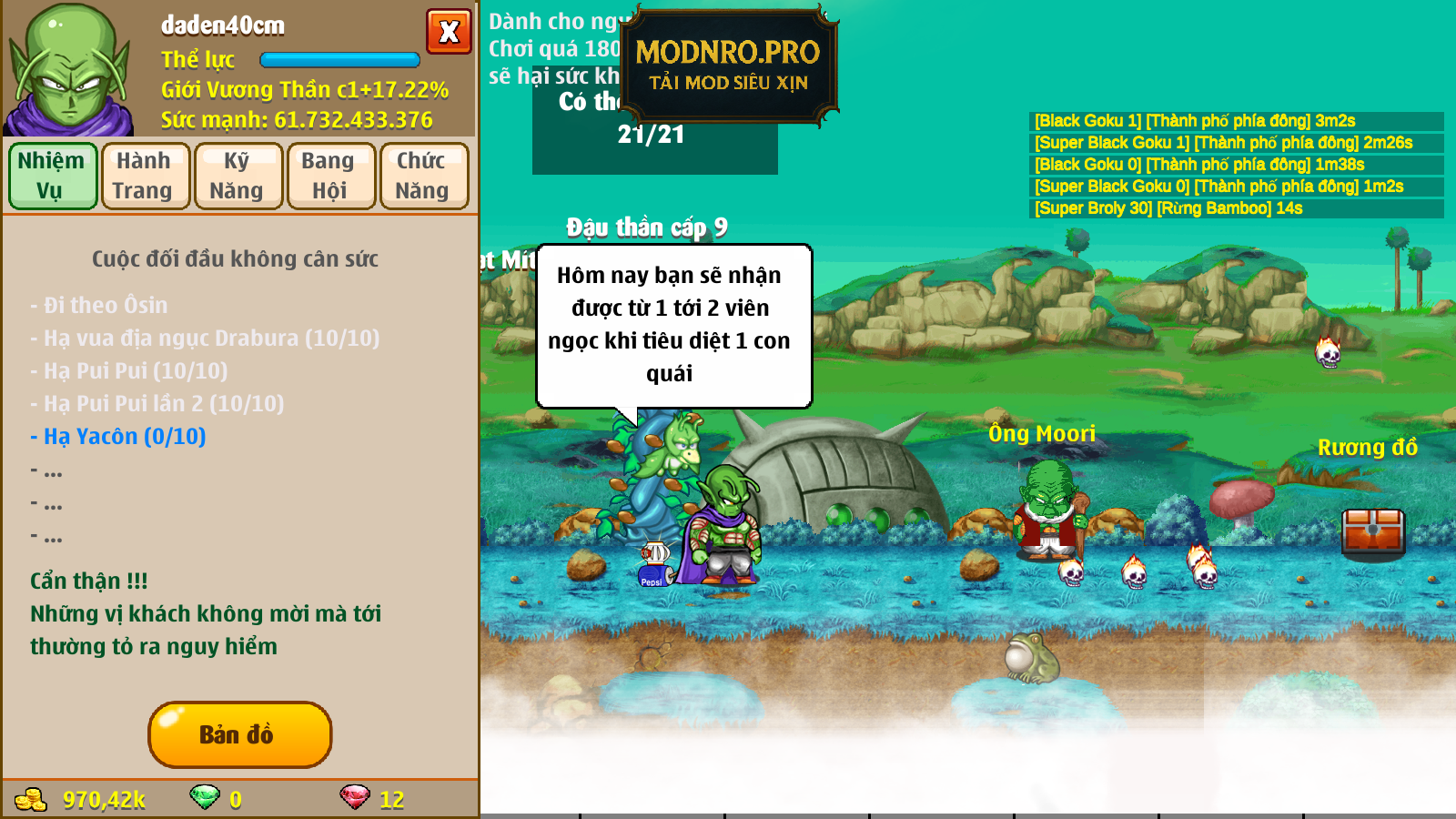Select the Black Goku 0 boss entry

1198,165
